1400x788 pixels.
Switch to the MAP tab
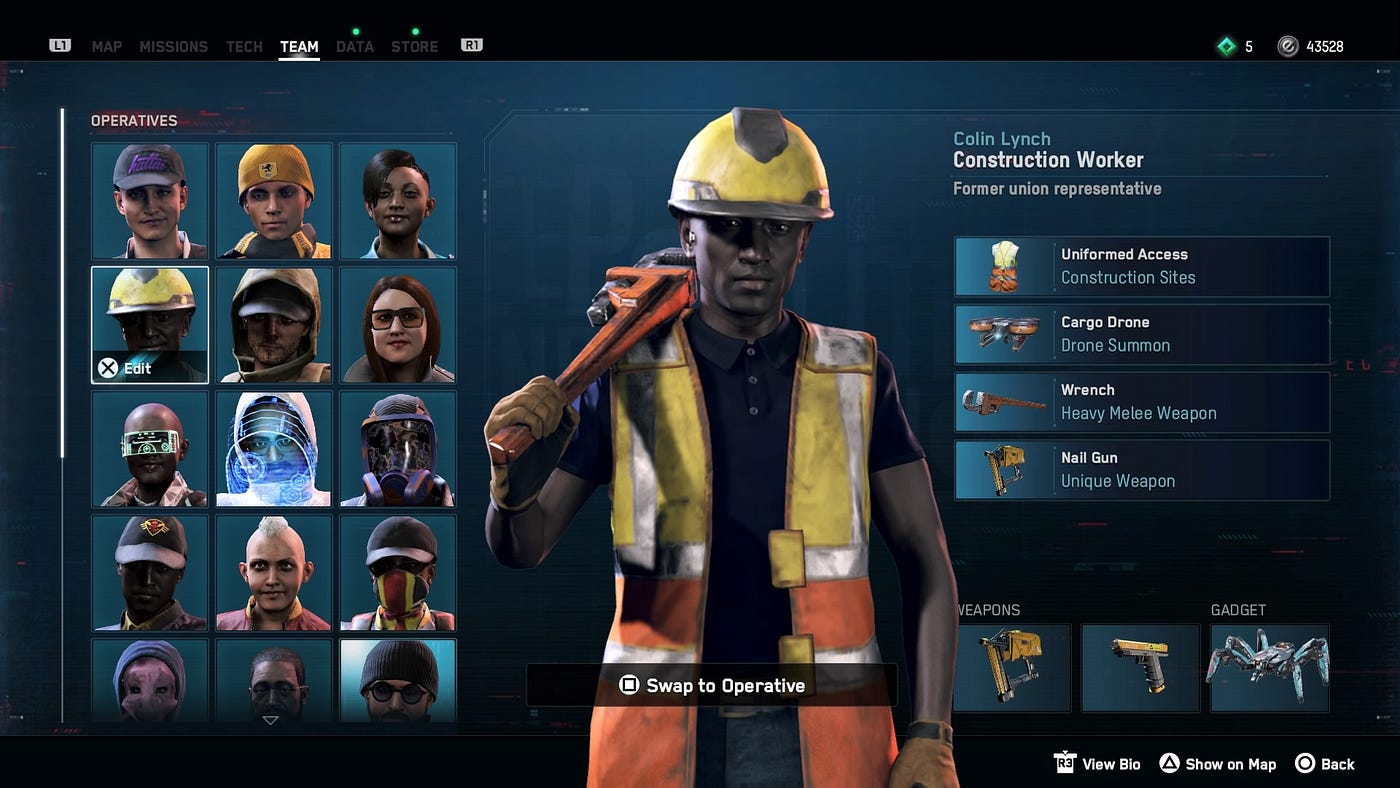coord(107,47)
